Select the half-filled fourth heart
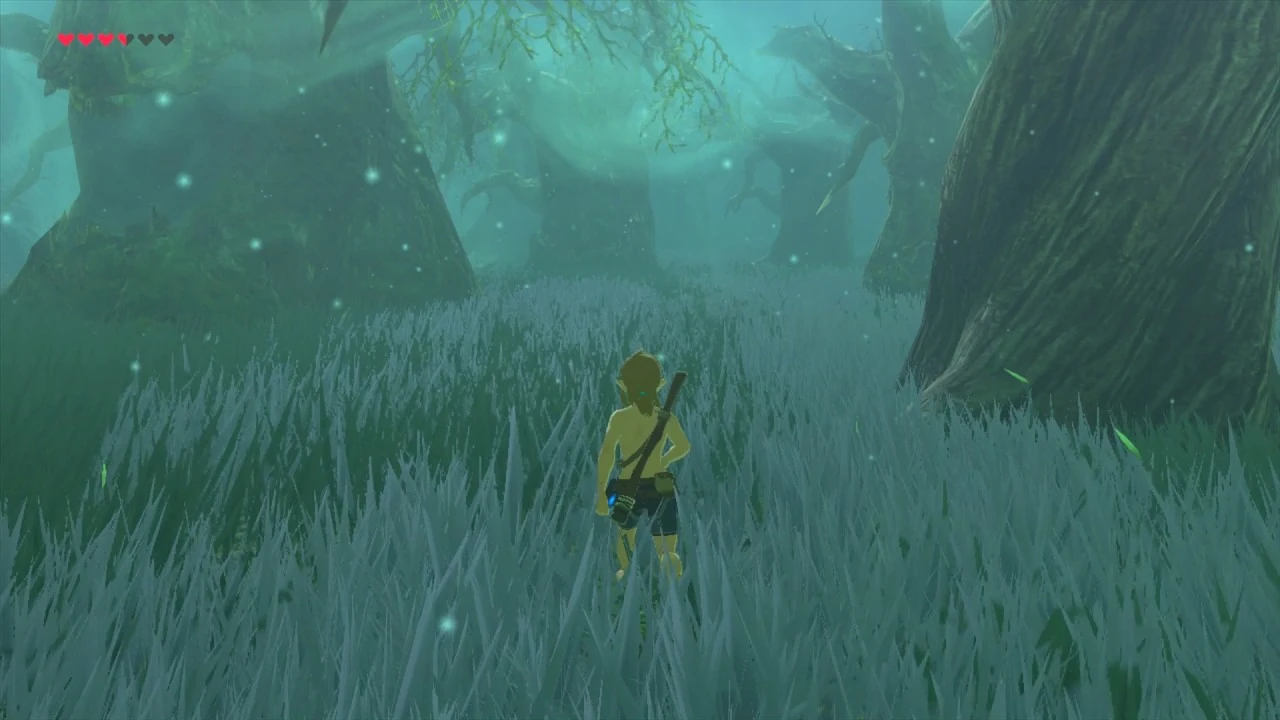Viewport: 1280px width, 720px height. click(x=125, y=40)
